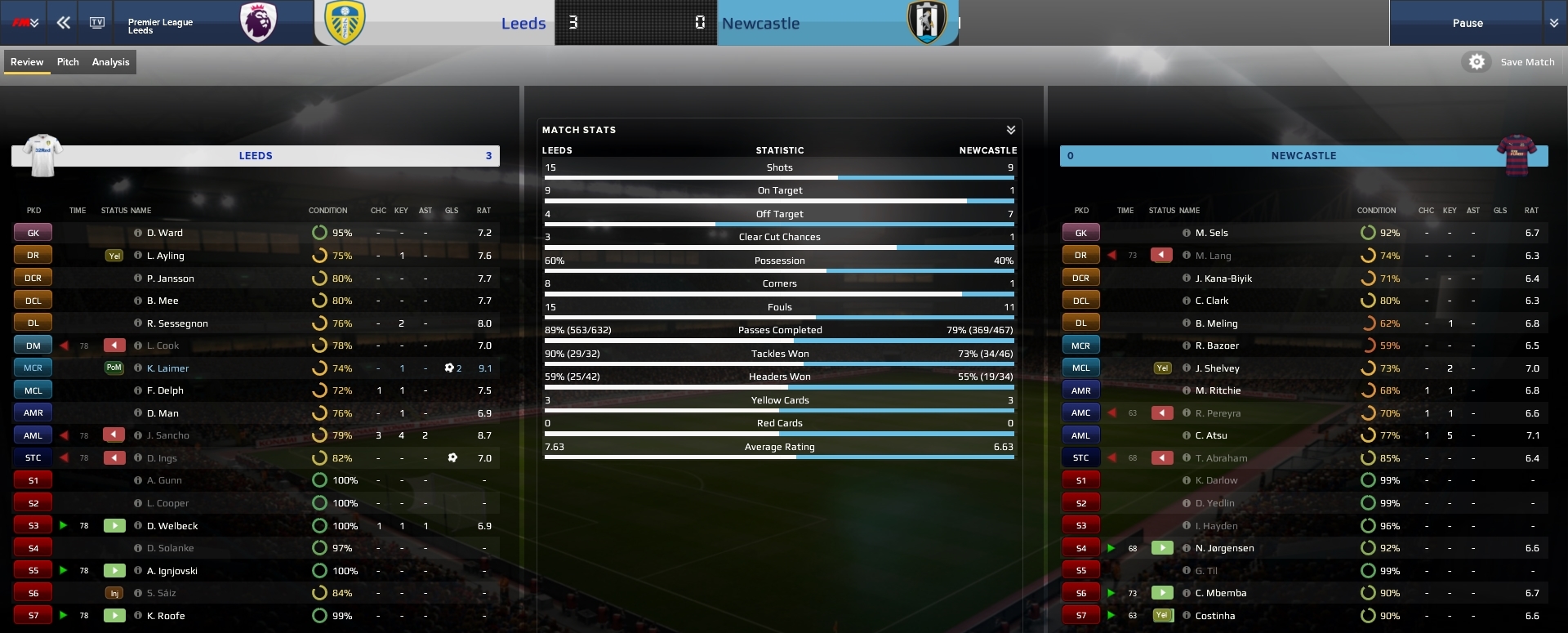Open J. Sancho's player row
Image resolution: width=1568 pixels, height=633 pixels.
(167, 436)
